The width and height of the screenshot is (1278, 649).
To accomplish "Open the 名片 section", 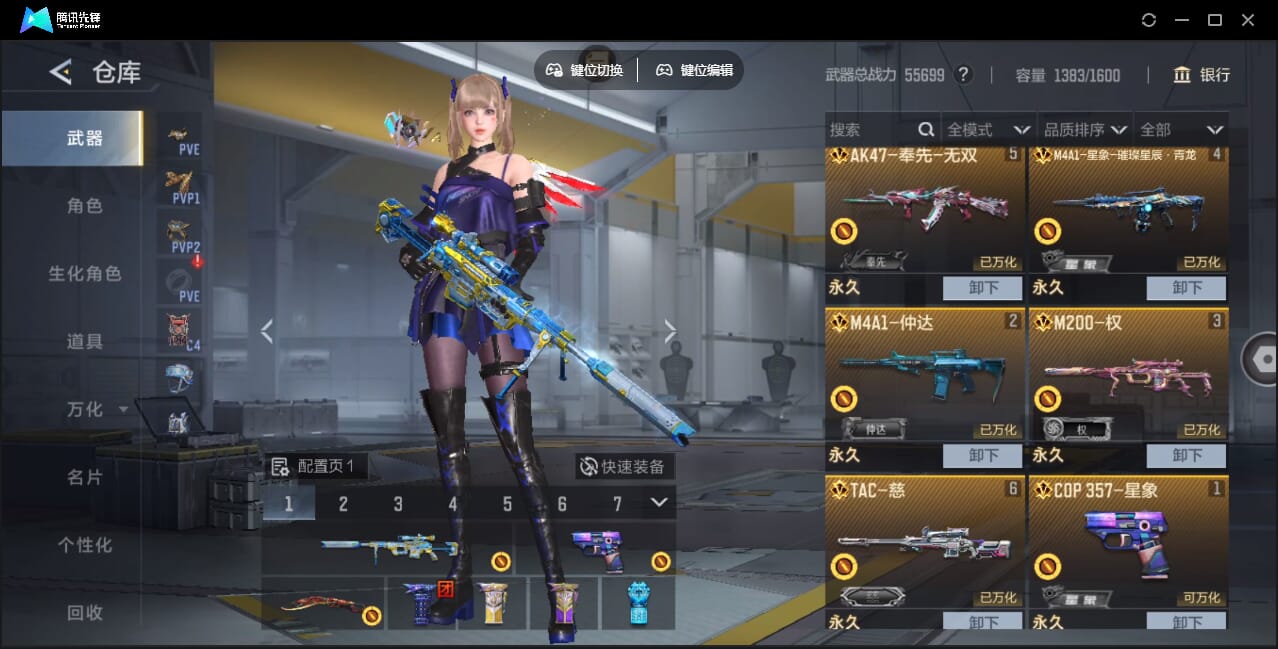I will (x=84, y=477).
